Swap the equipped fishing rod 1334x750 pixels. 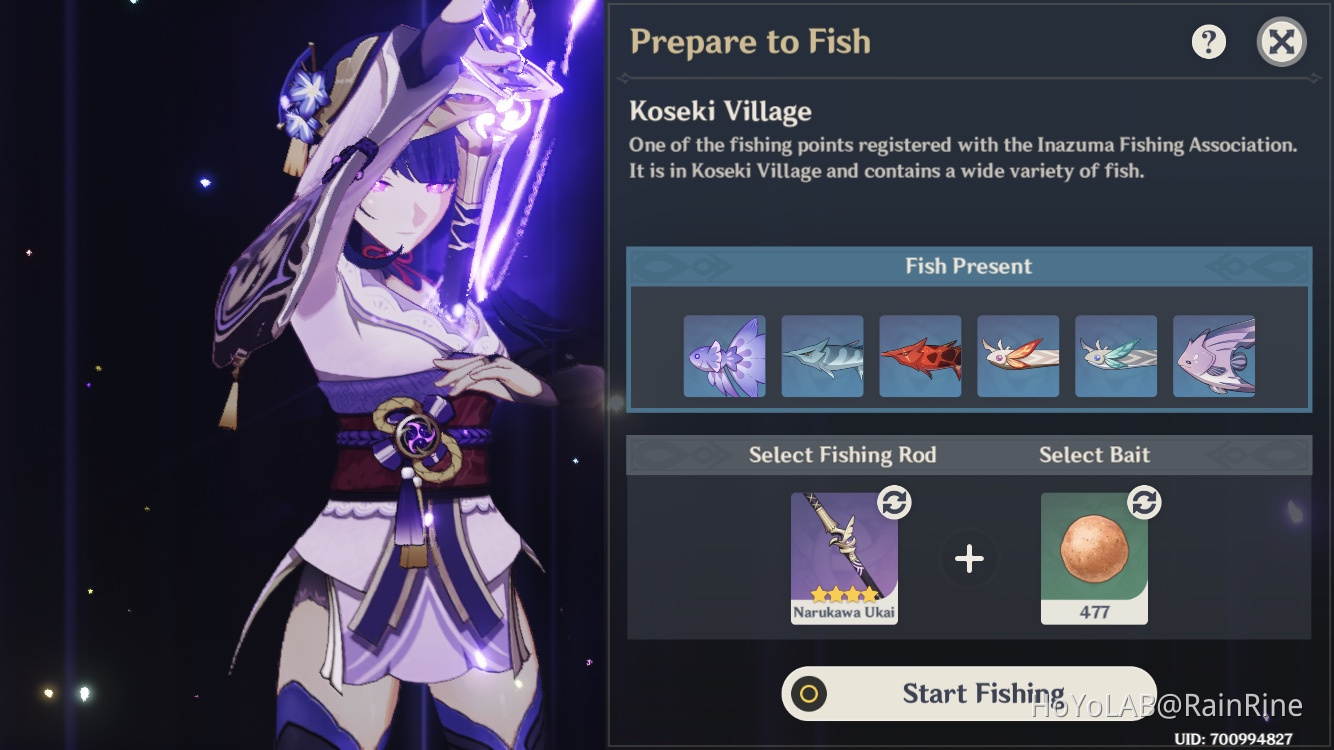(x=896, y=503)
